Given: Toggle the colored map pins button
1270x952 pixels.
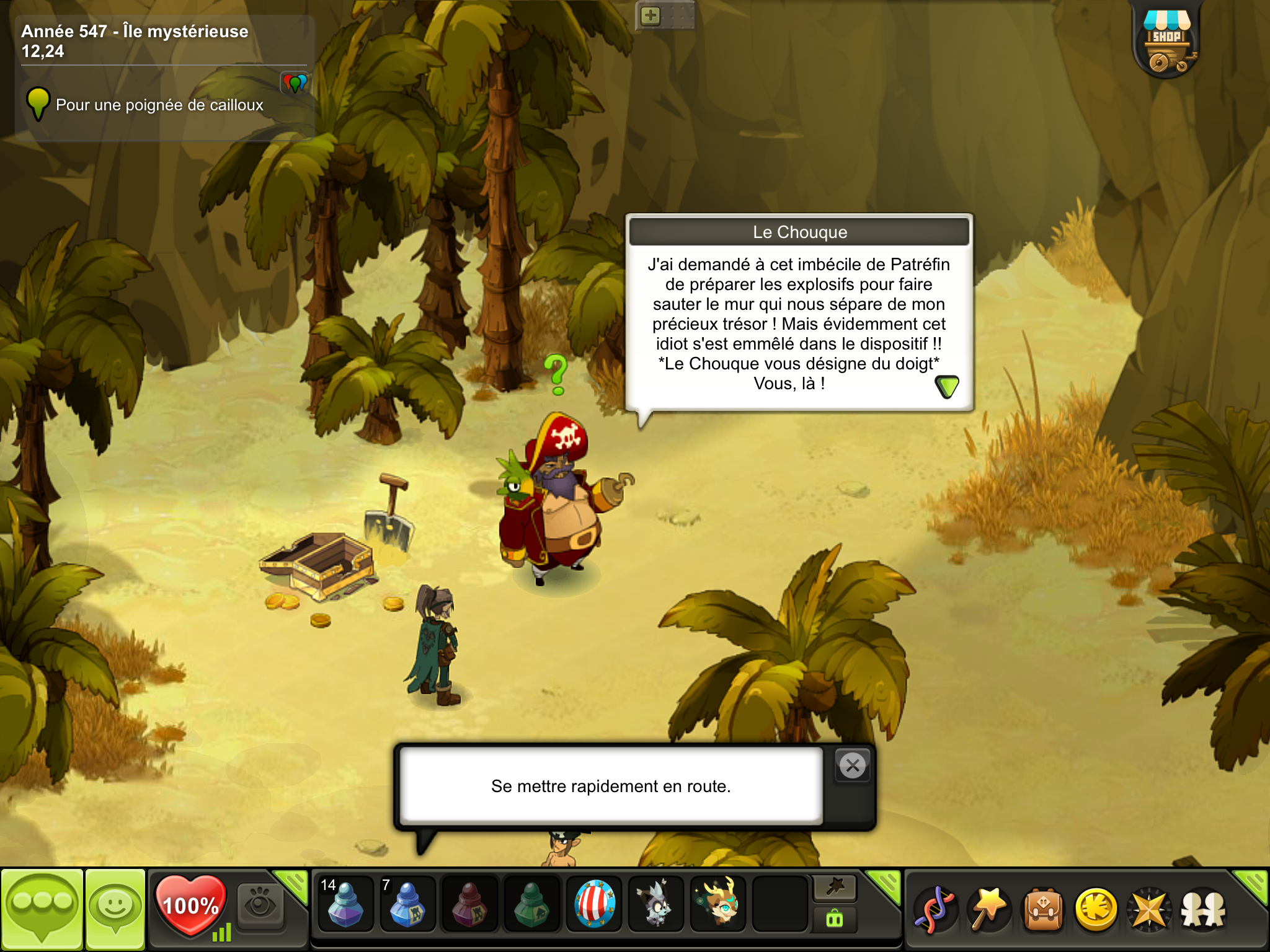Looking at the screenshot, I should 295,82.
